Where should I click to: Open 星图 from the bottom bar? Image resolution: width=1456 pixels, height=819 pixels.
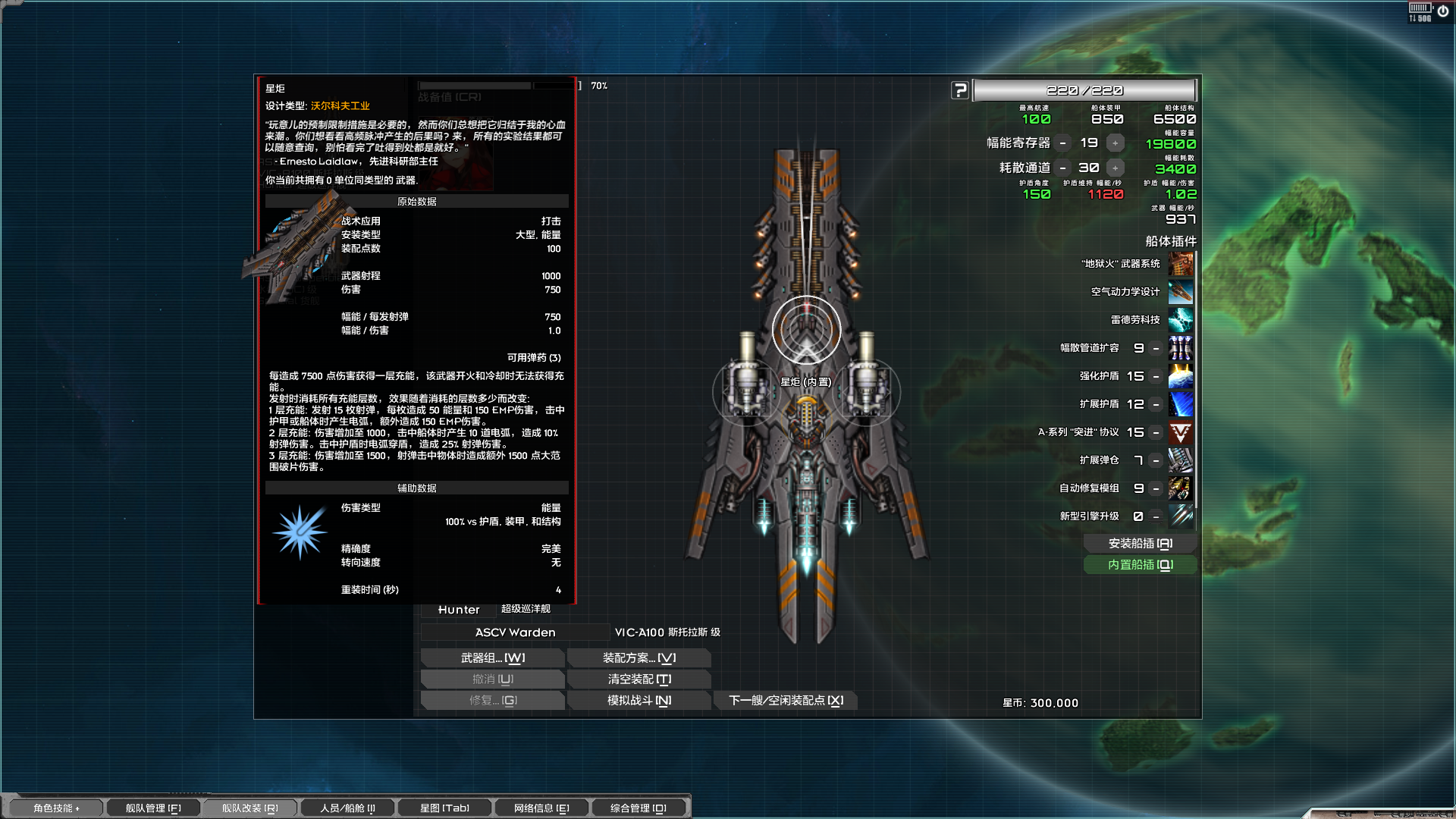coord(446,808)
